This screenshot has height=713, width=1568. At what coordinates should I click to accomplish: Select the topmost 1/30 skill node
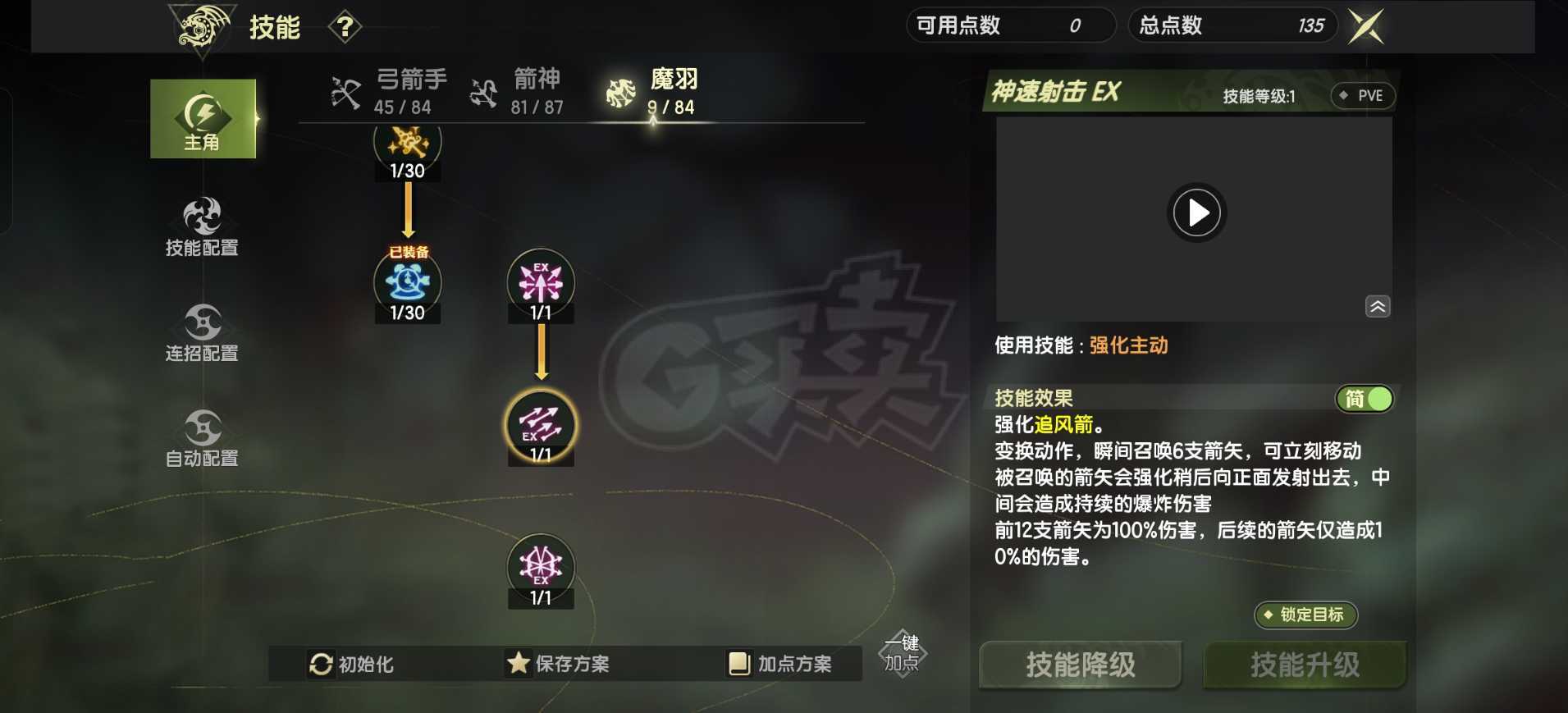408,141
